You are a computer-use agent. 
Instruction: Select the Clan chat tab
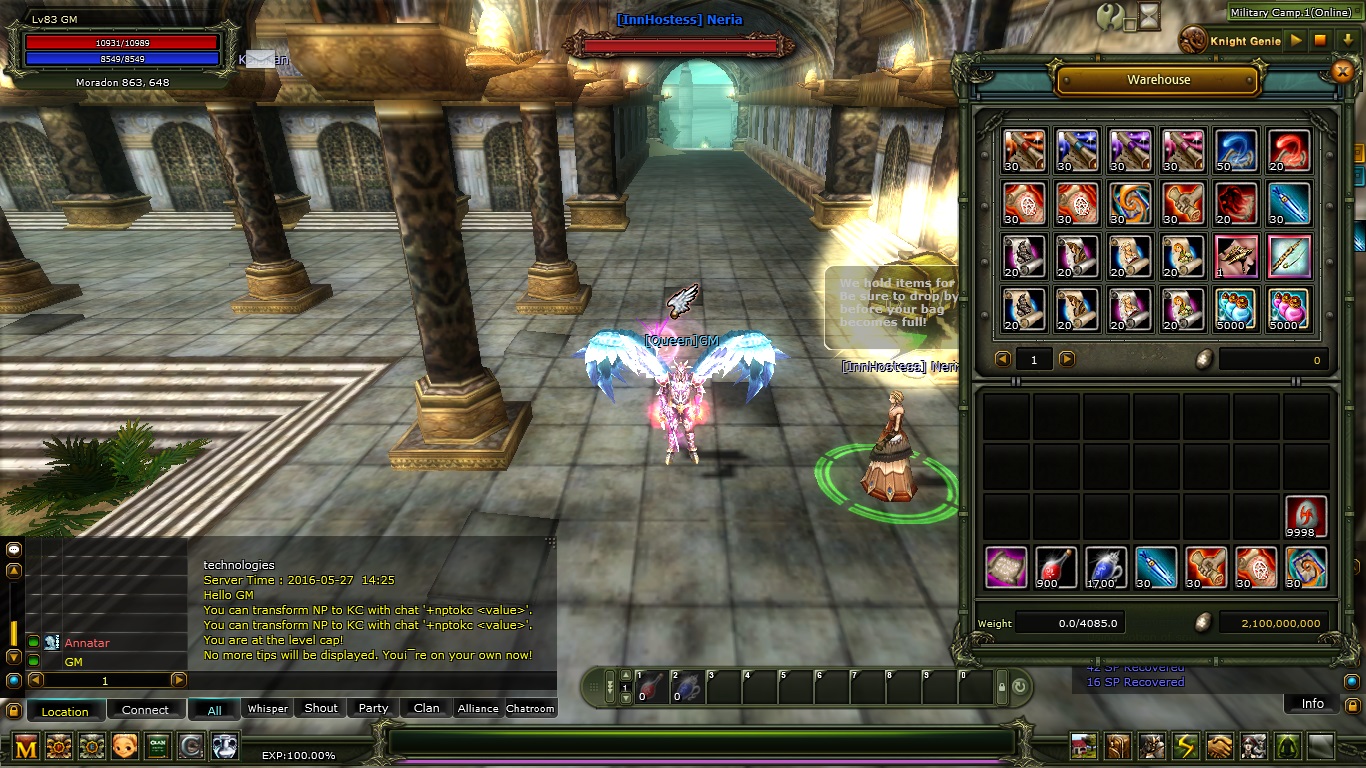coord(427,708)
